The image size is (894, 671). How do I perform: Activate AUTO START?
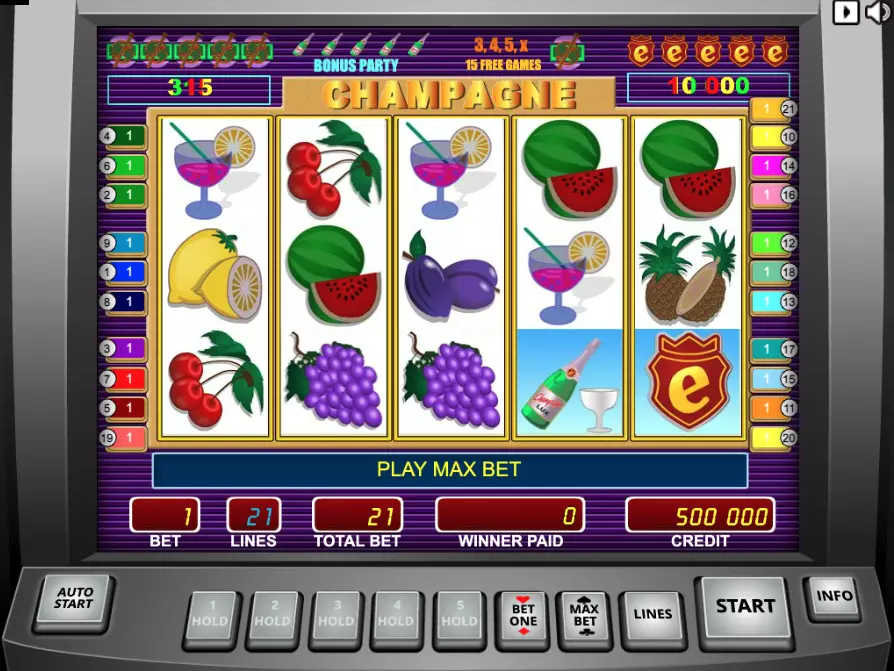(73, 599)
